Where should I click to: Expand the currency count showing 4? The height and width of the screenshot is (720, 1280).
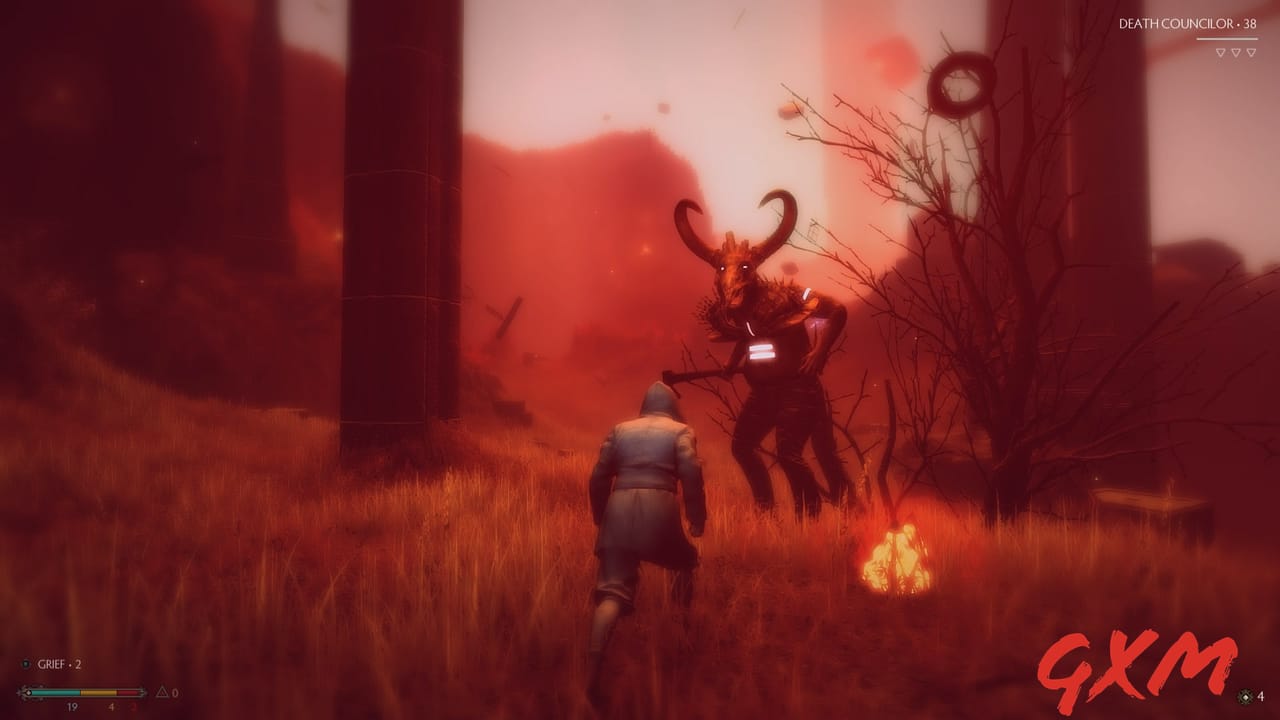(x=1261, y=697)
